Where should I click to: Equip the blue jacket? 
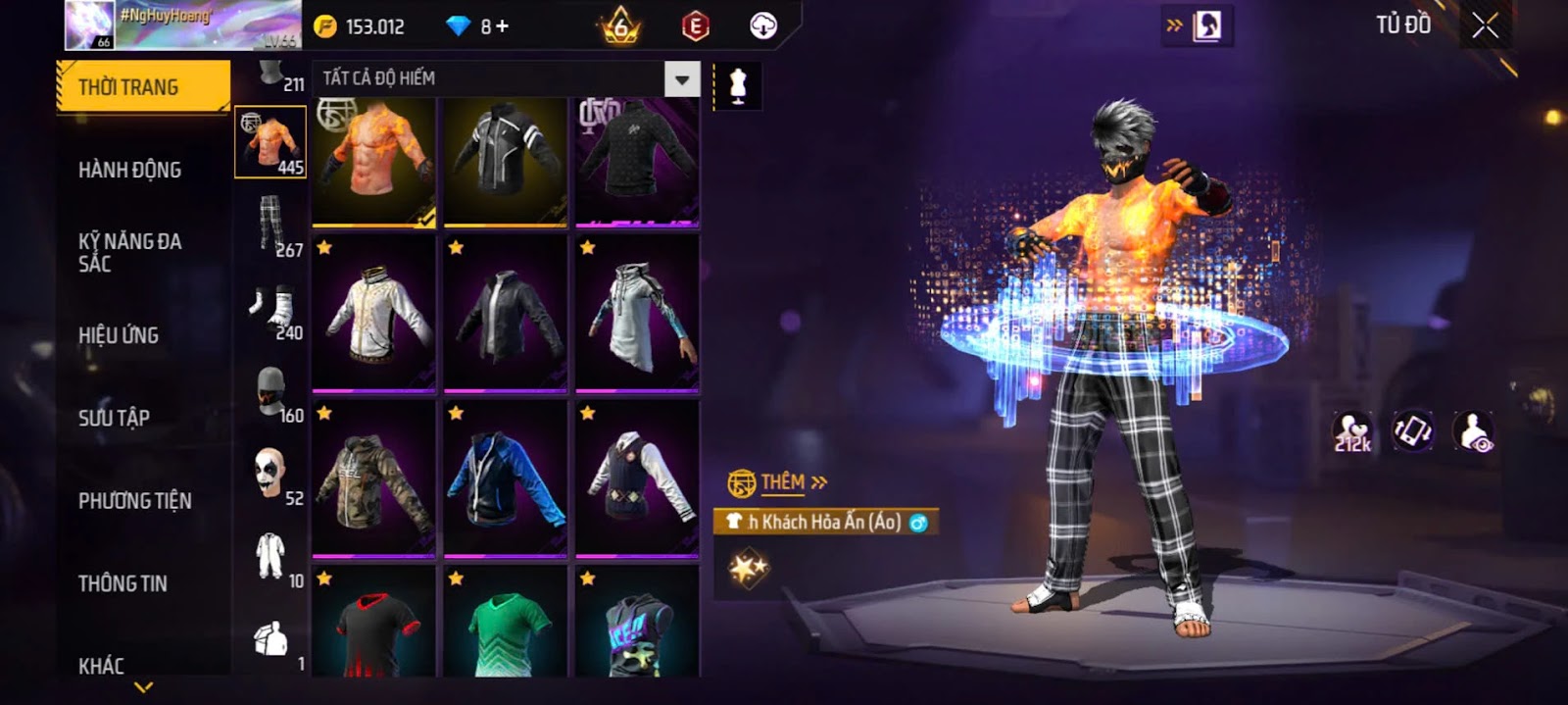click(505, 478)
